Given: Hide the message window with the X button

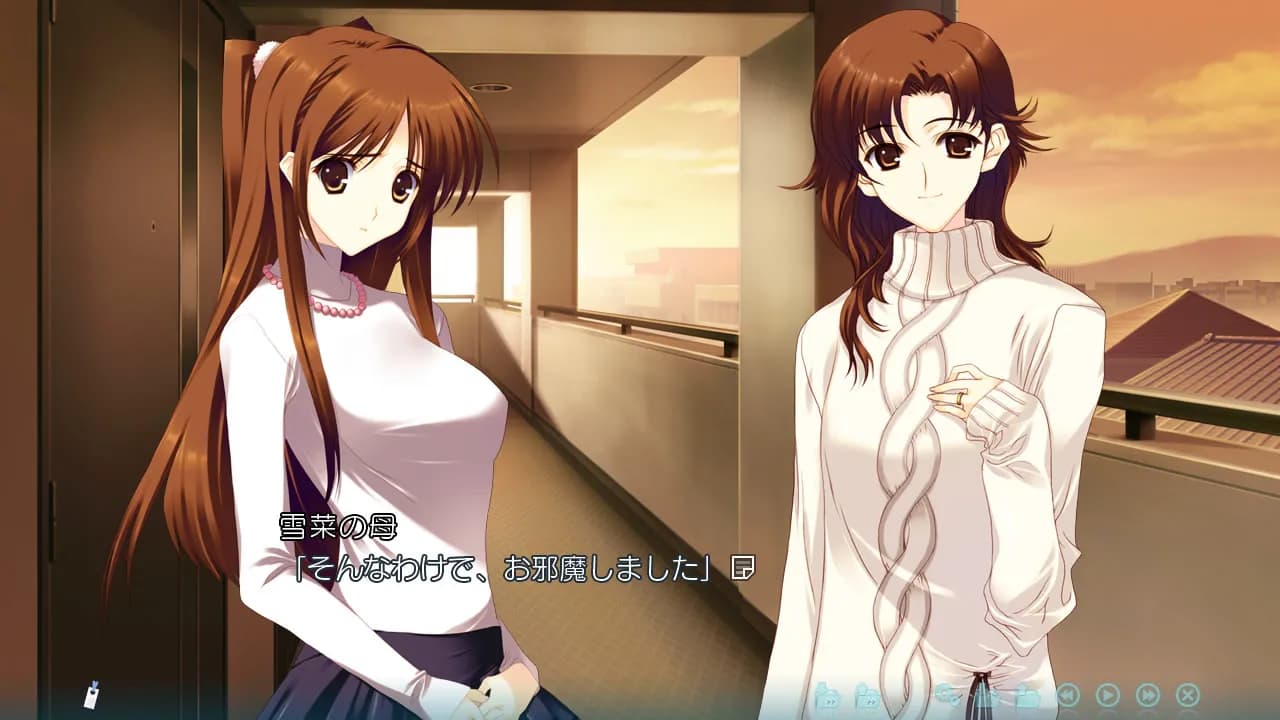Looking at the screenshot, I should pos(1186,694).
